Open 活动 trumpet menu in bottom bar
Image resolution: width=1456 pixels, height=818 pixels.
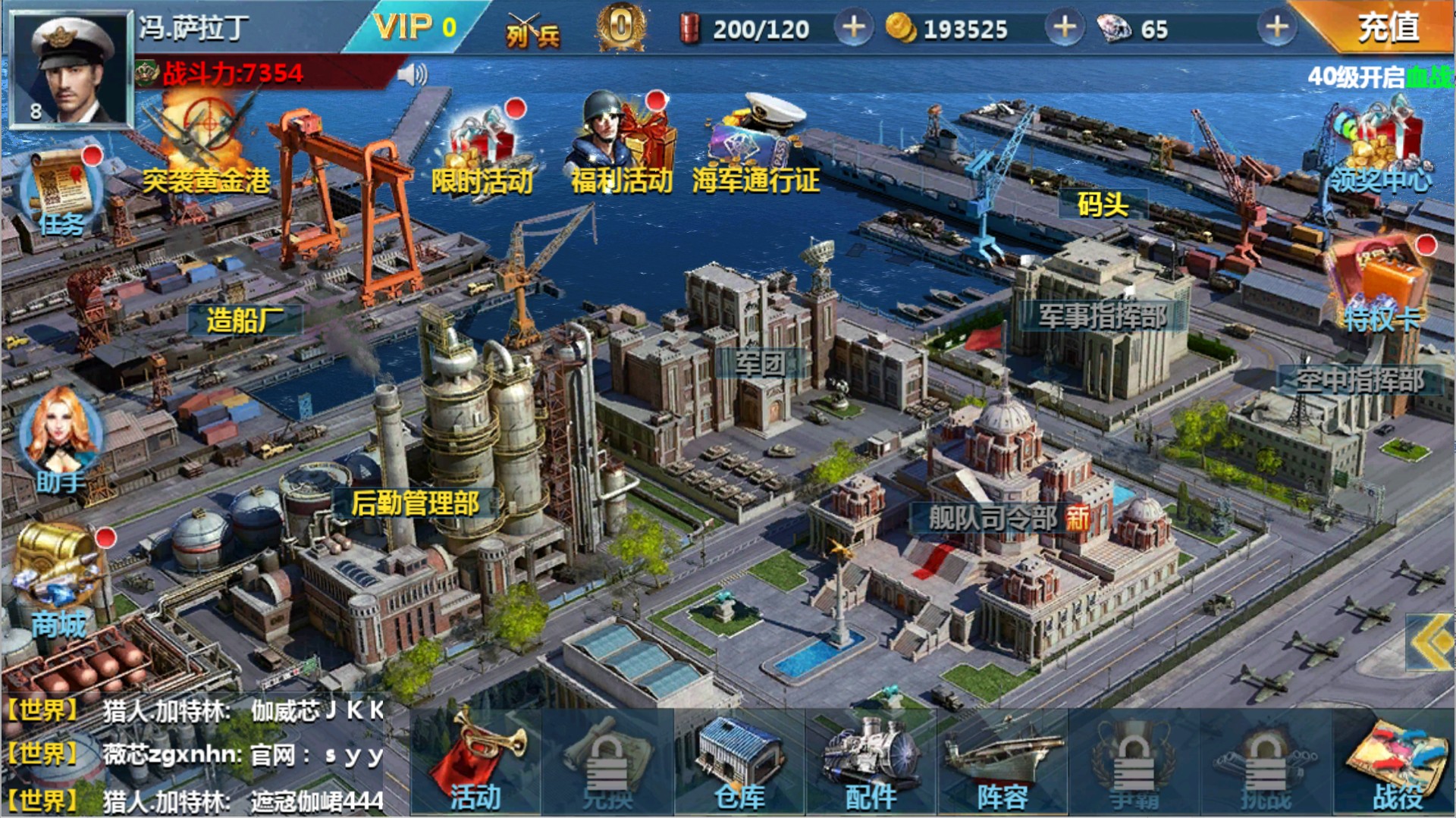(475, 762)
